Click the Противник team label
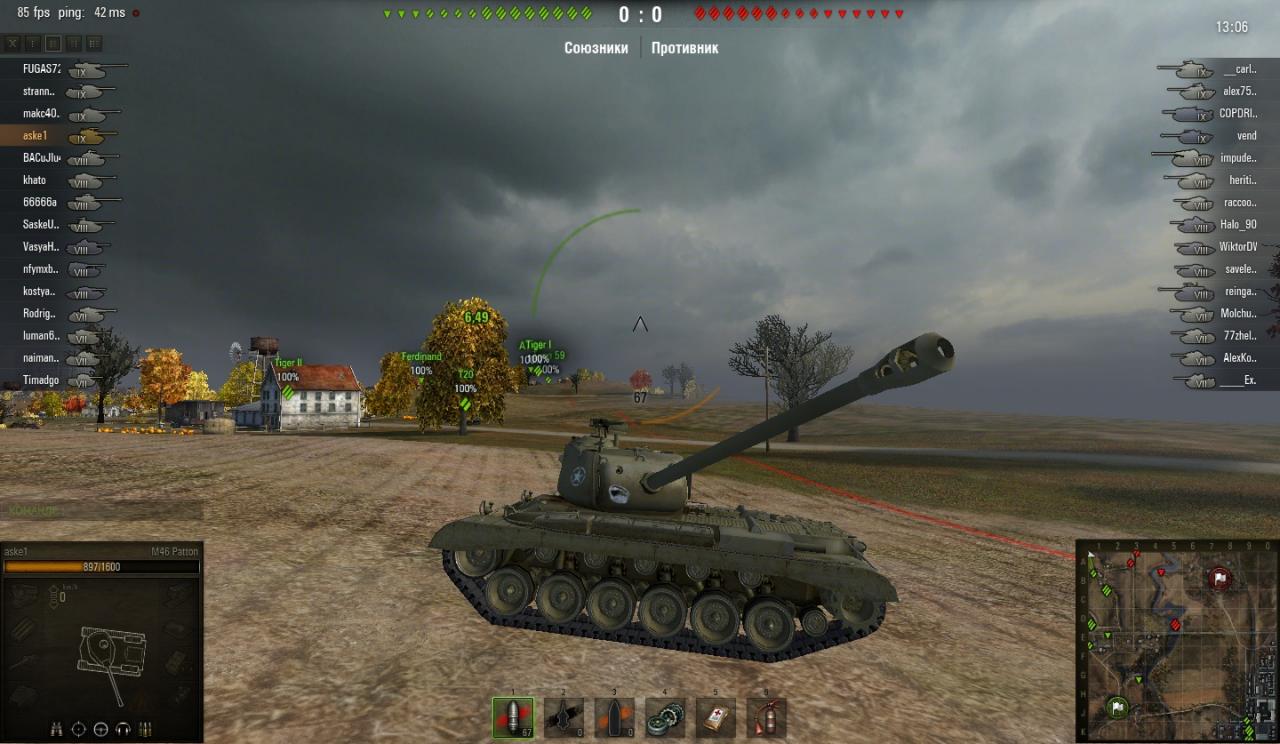Image resolution: width=1280 pixels, height=744 pixels. [x=684, y=48]
